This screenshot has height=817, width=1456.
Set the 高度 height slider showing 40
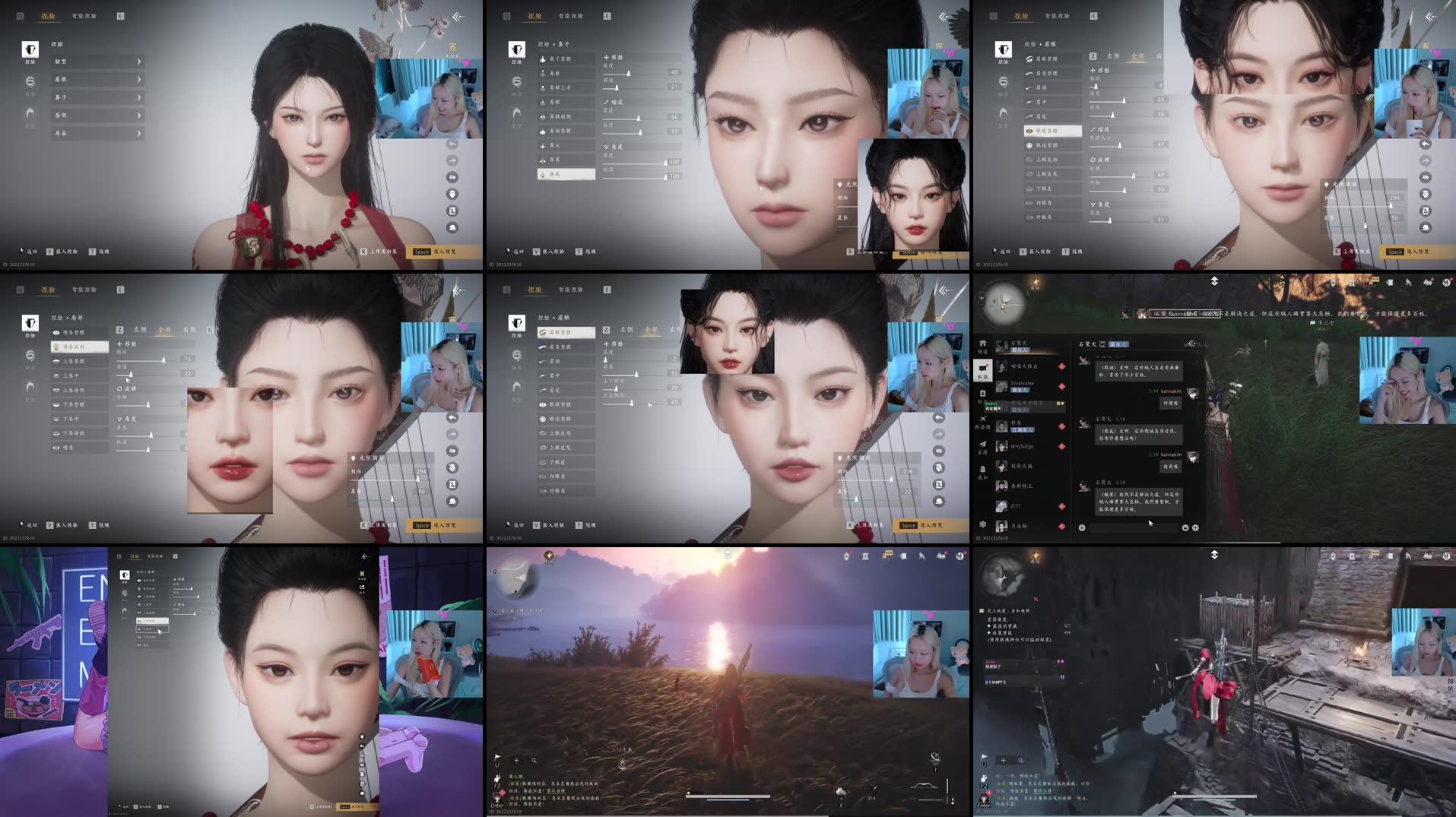pos(629,73)
